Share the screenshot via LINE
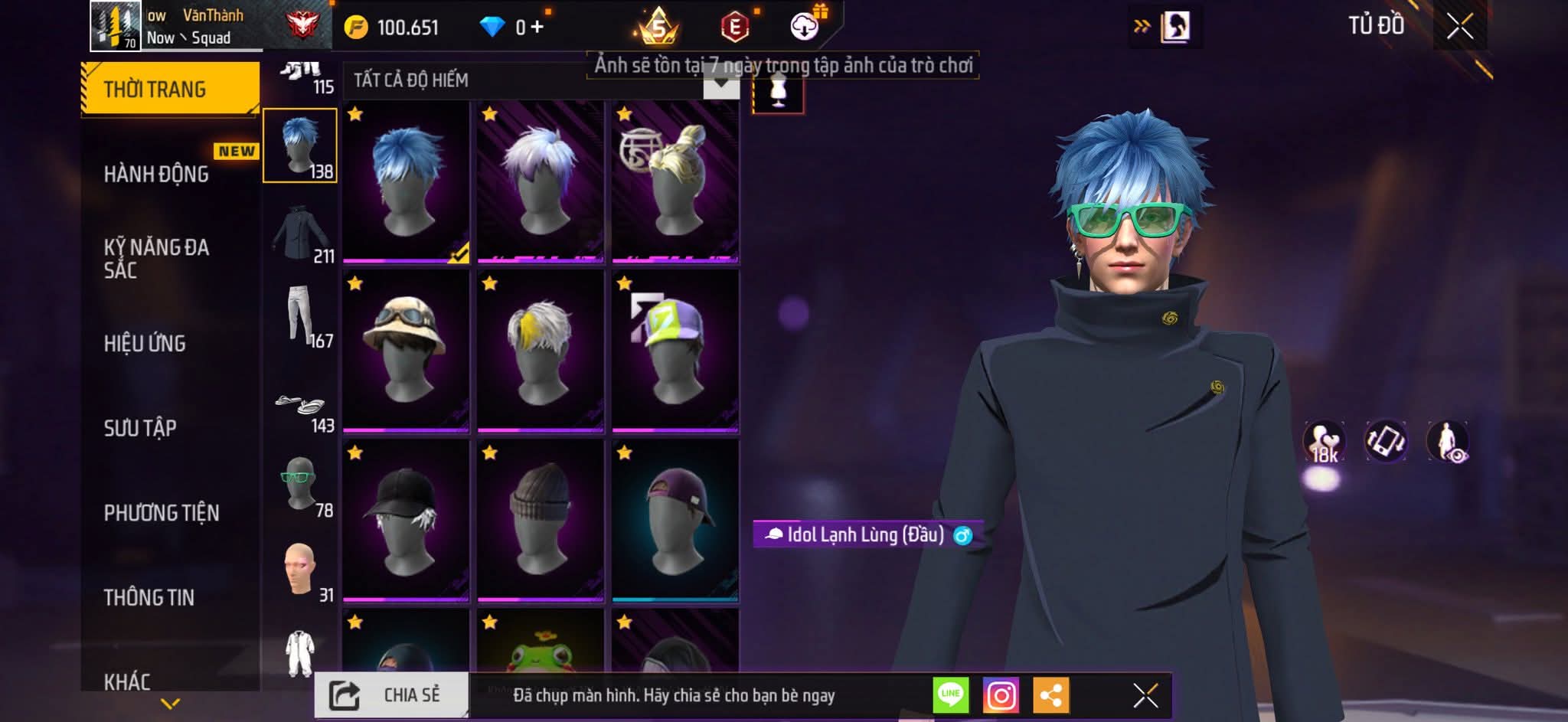 [x=950, y=695]
